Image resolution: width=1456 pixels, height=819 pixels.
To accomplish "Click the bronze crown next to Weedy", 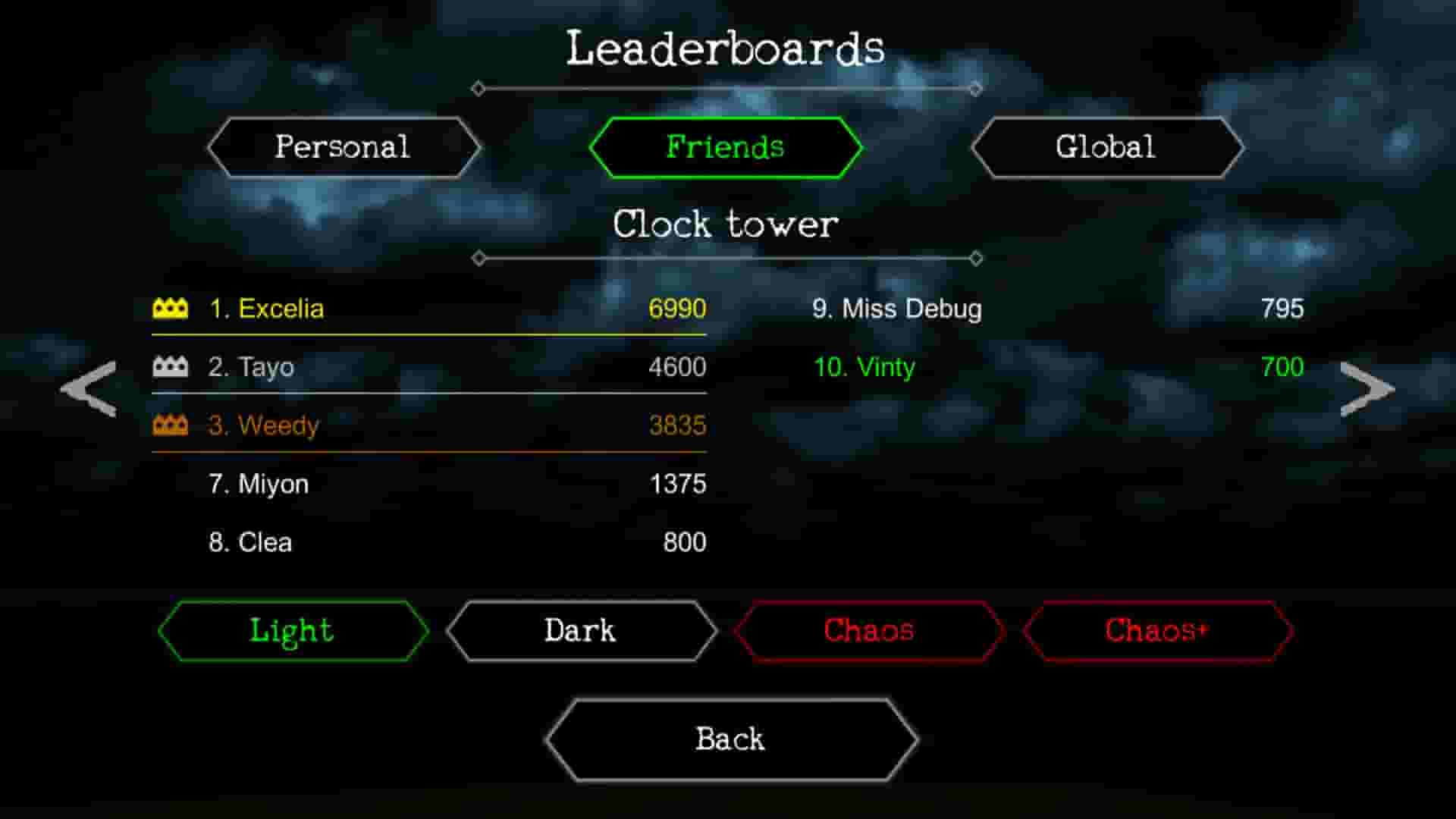I will point(171,425).
